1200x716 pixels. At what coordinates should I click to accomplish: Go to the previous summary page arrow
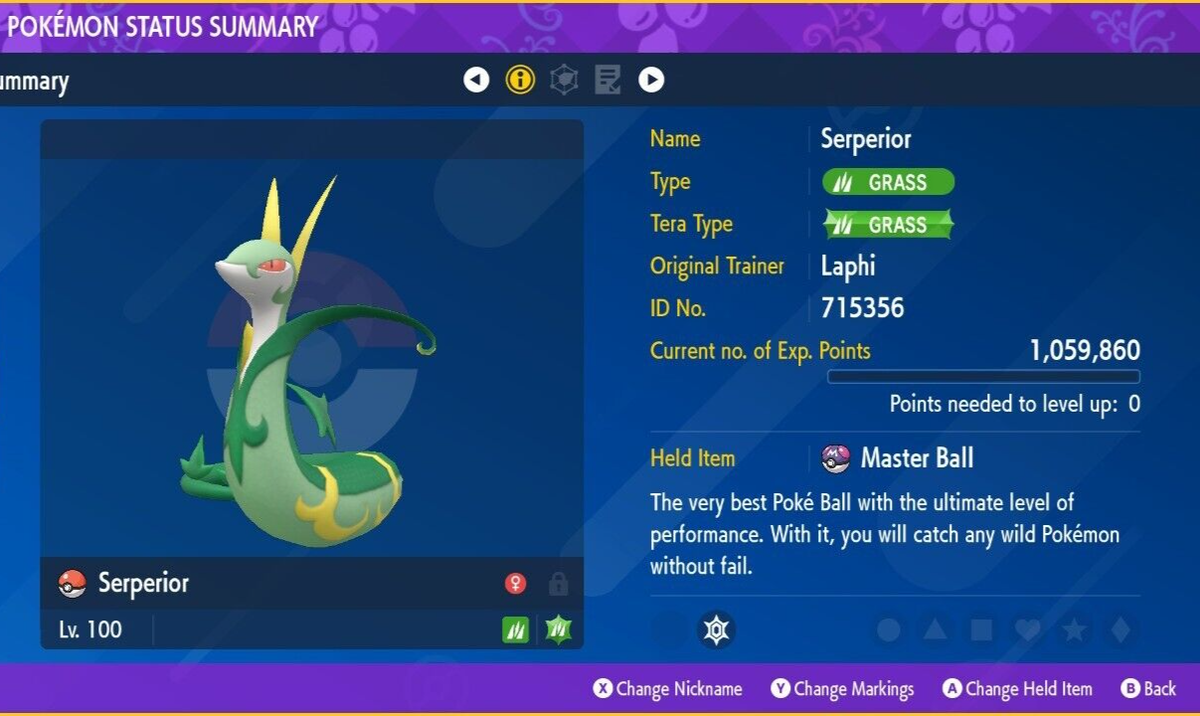pos(477,80)
